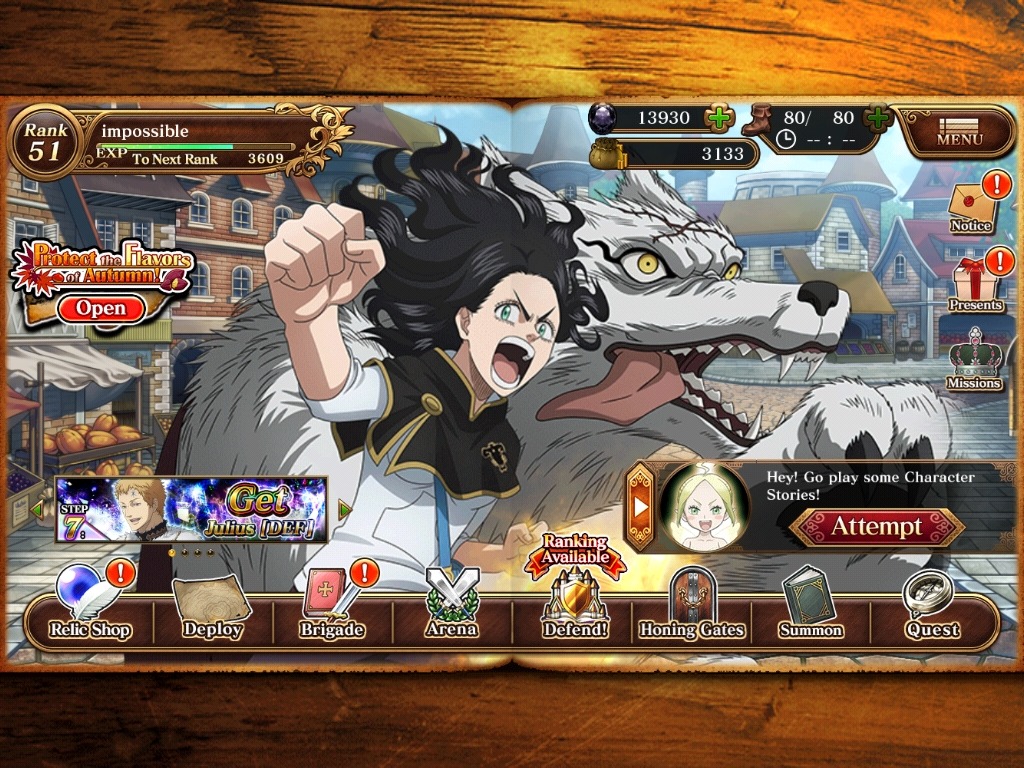Select the Brigade menu

tap(332, 608)
